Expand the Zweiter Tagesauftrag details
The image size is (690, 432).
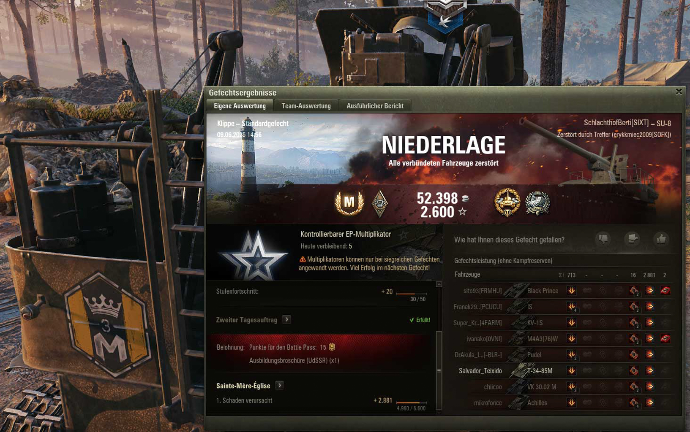click(x=287, y=319)
